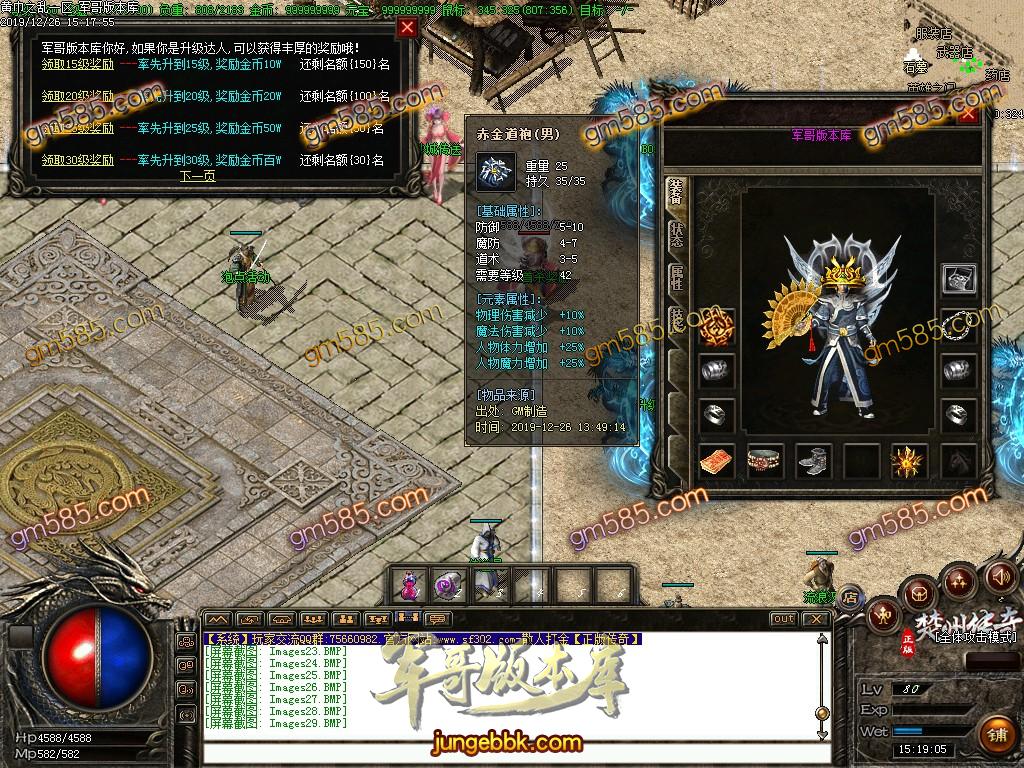
Task: Click the studded belt equipment slot
Action: (765, 461)
